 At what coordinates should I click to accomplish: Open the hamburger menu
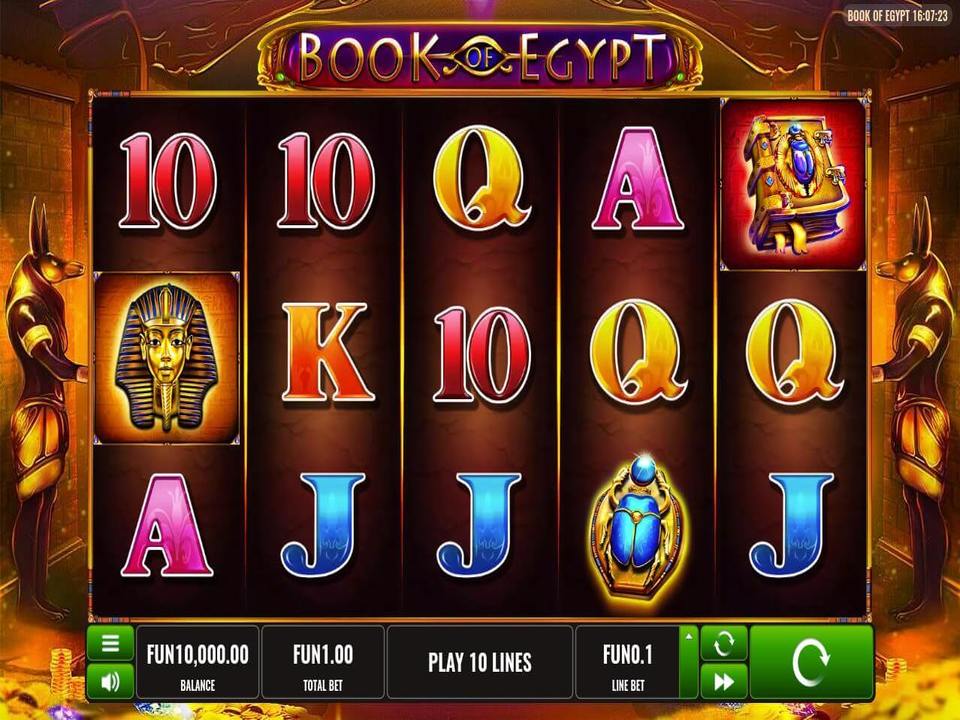[x=110, y=644]
